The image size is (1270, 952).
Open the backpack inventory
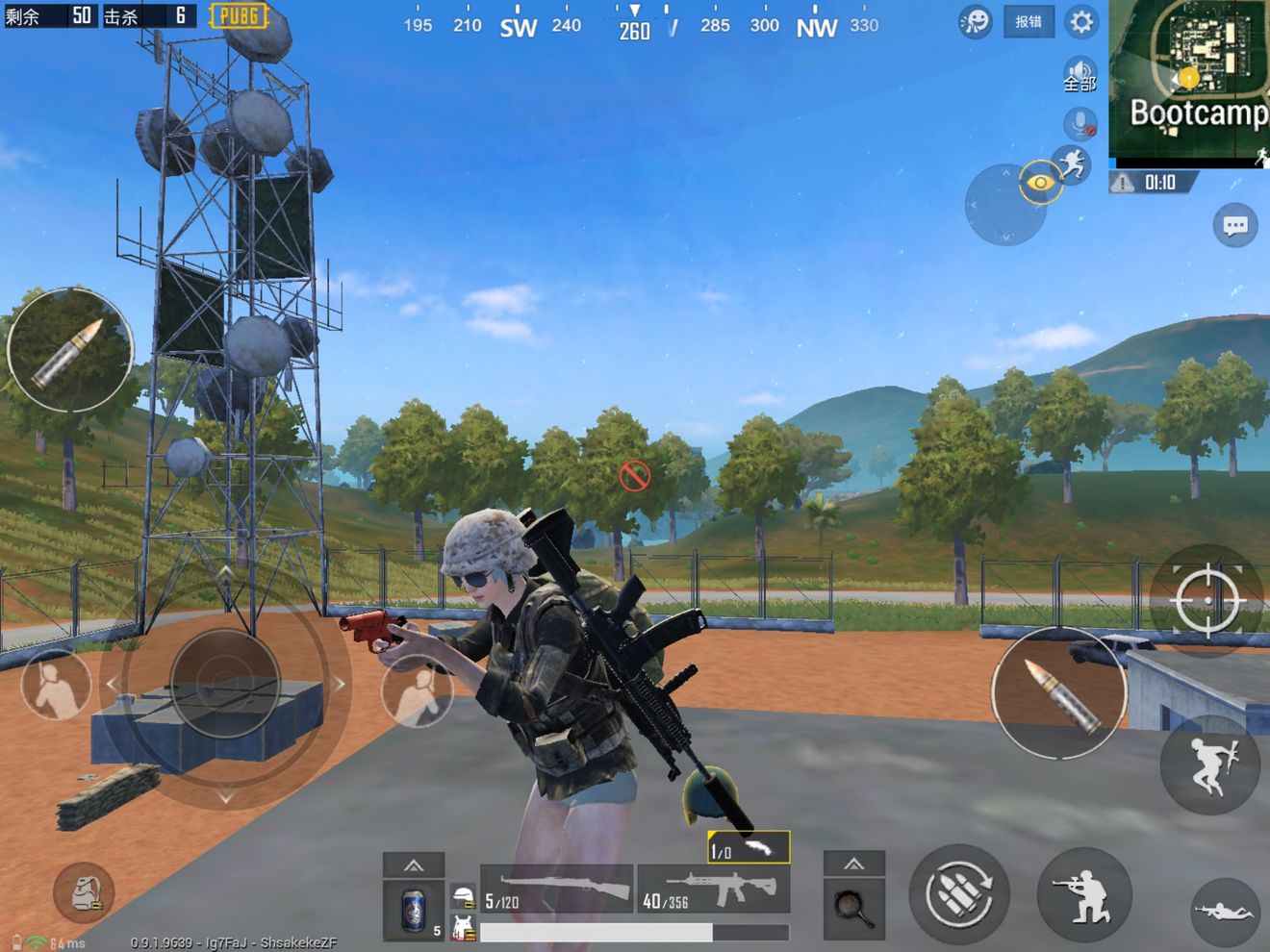[x=84, y=893]
